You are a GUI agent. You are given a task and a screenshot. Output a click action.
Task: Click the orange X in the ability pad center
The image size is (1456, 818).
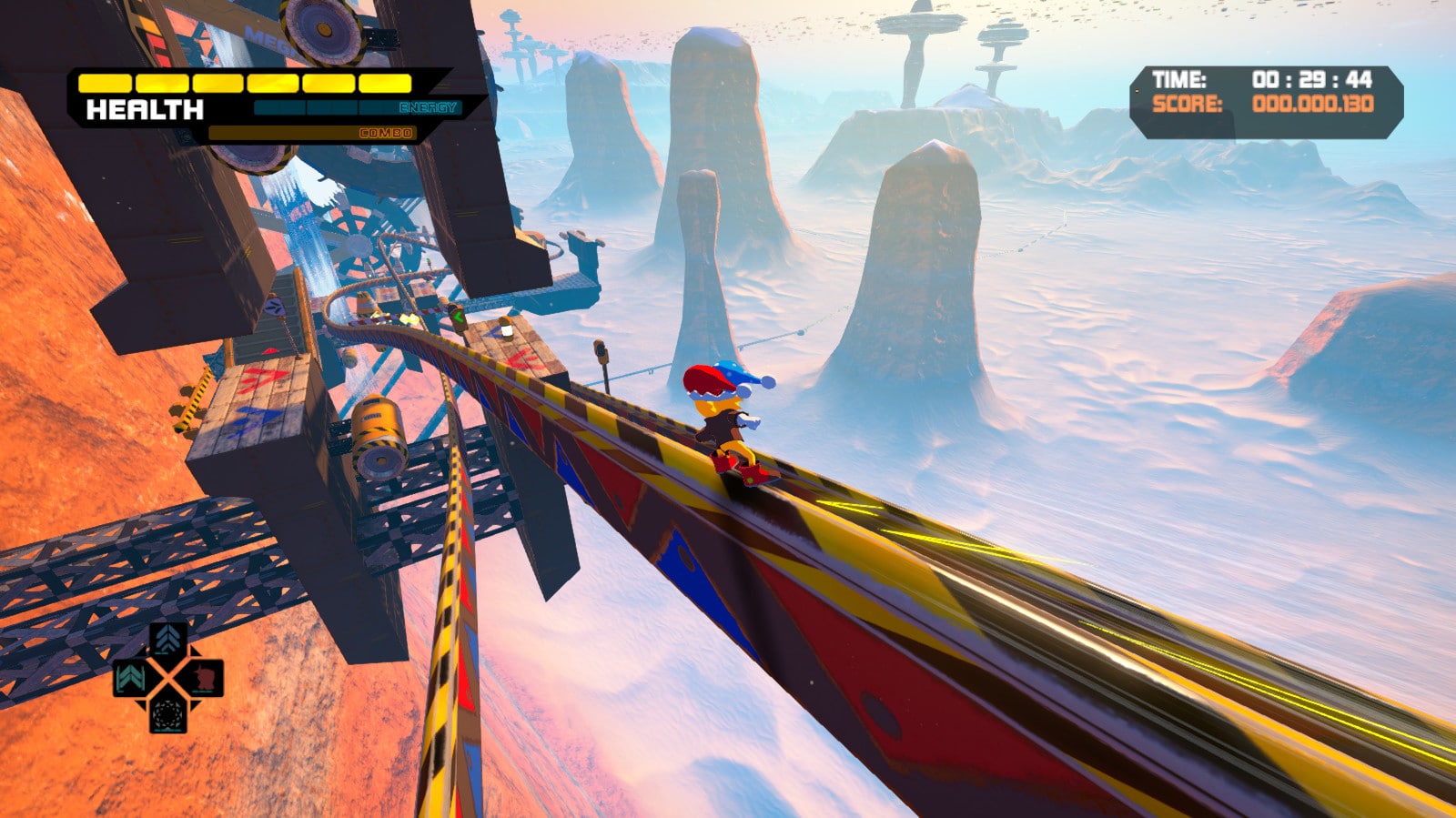tap(167, 677)
